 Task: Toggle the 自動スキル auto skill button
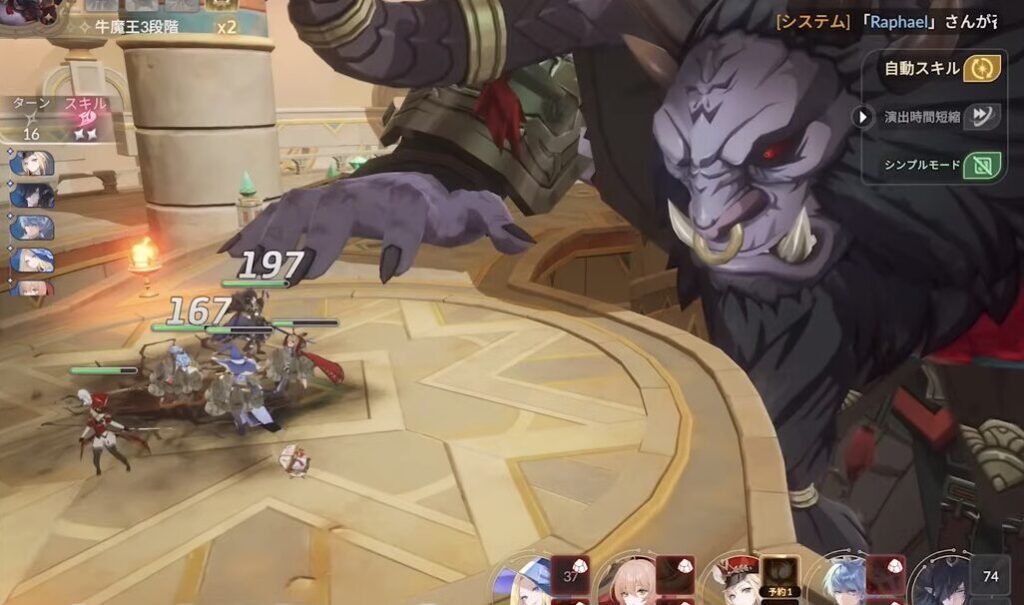[x=981, y=69]
